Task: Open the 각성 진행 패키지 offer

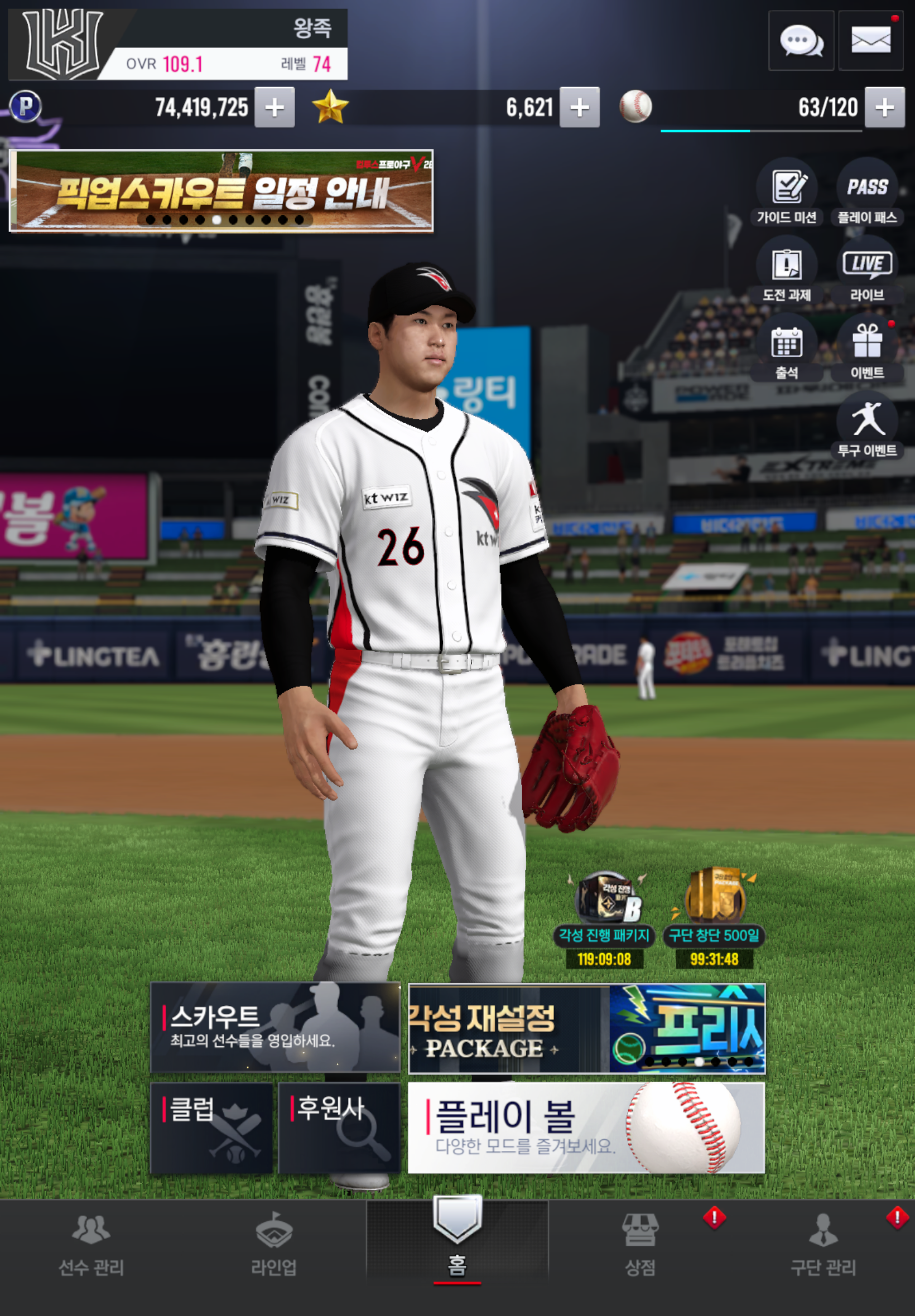Action: (x=604, y=917)
